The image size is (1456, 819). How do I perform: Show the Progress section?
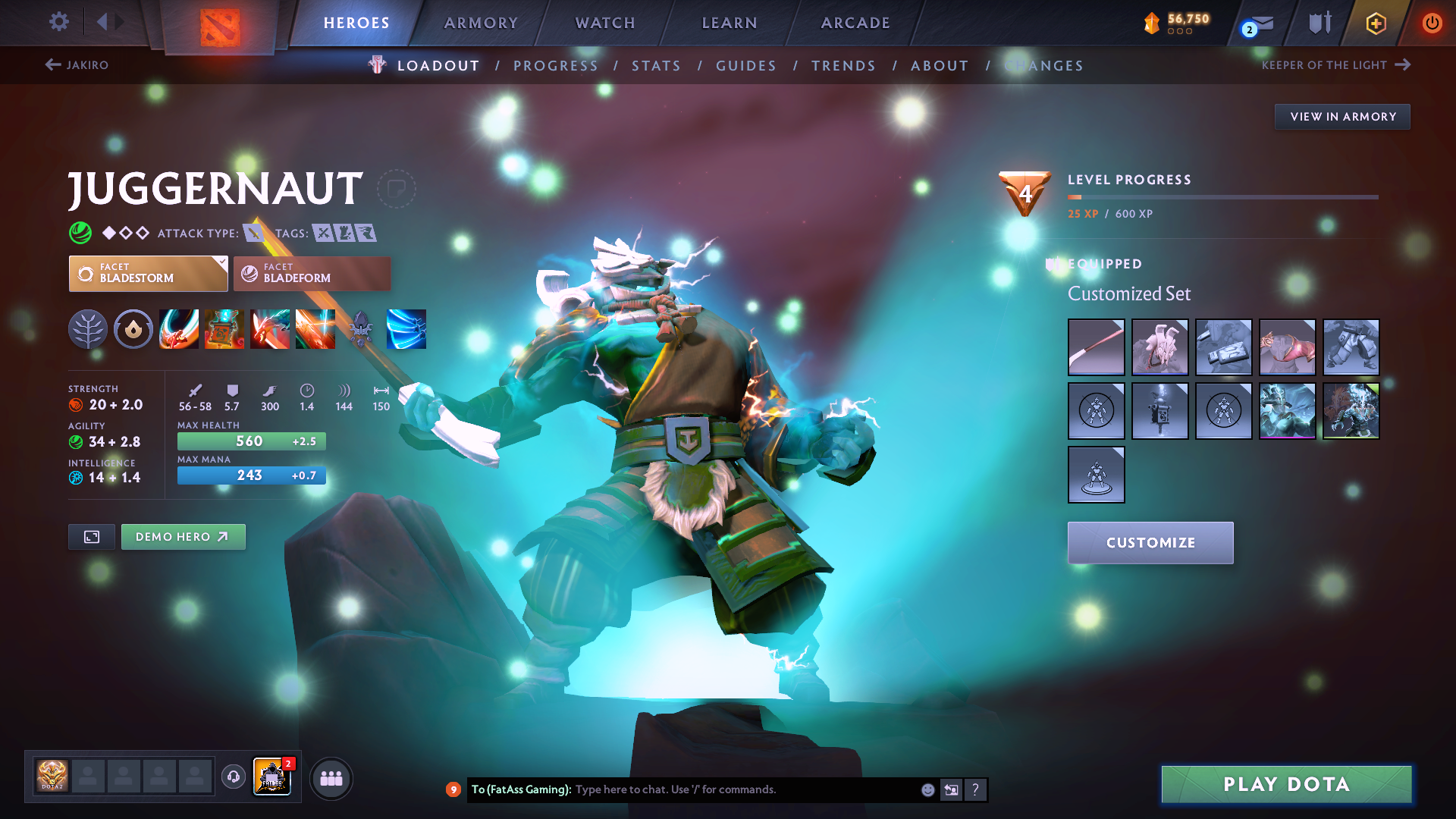[556, 66]
